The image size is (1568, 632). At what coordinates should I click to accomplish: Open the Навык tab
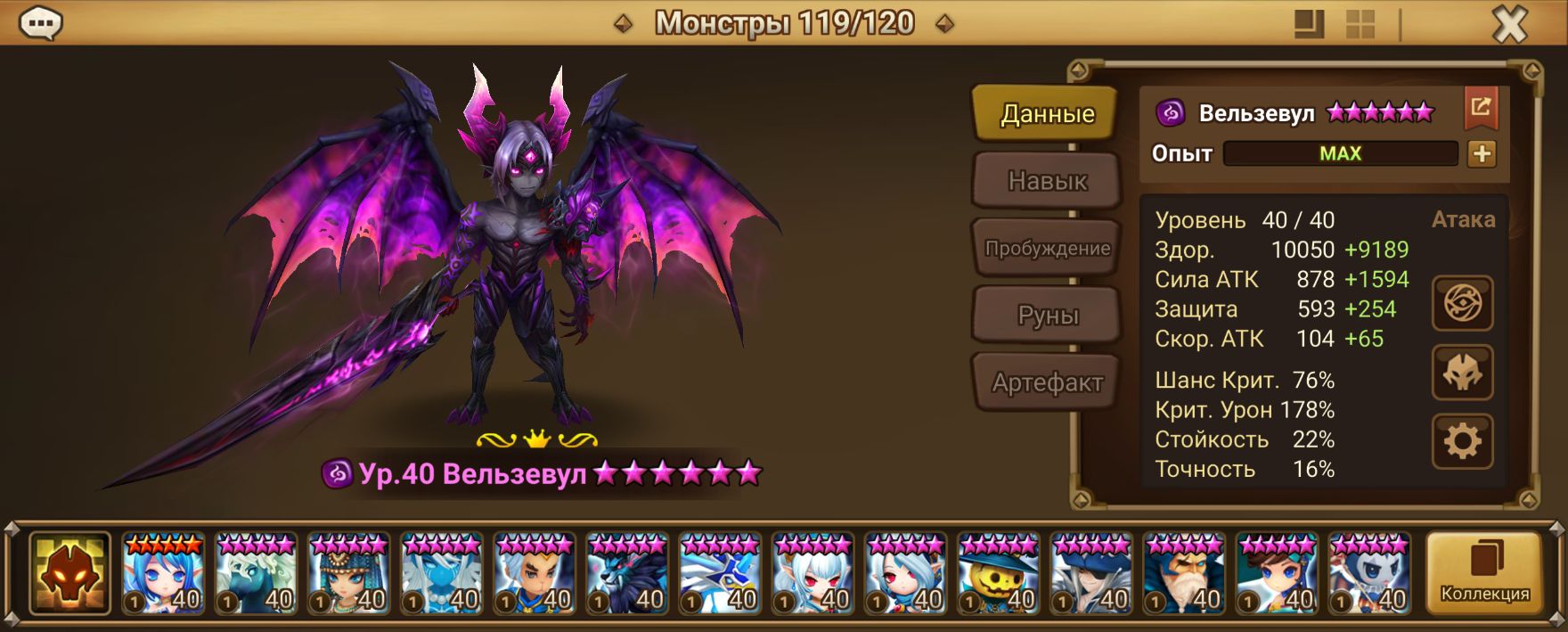click(x=1047, y=181)
